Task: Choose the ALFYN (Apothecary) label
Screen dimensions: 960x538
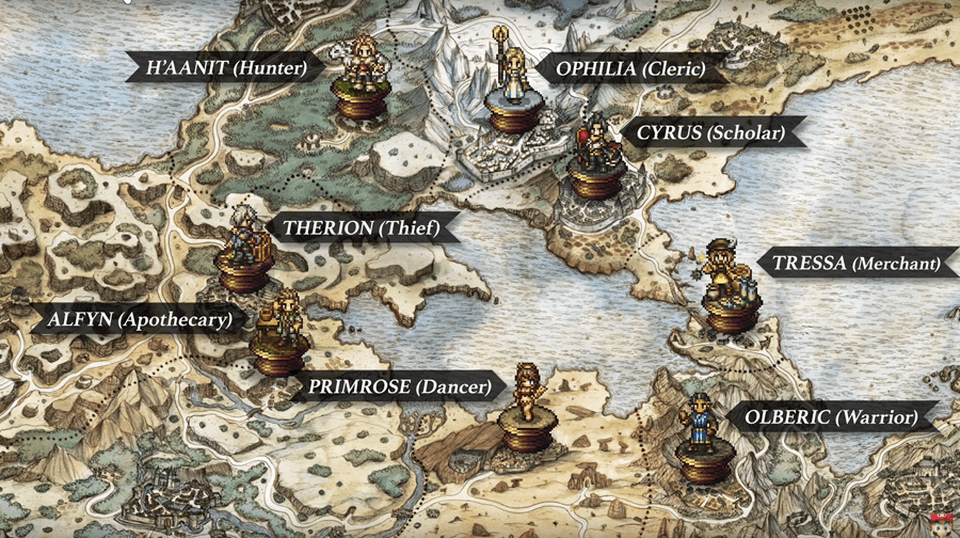Action: click(138, 320)
